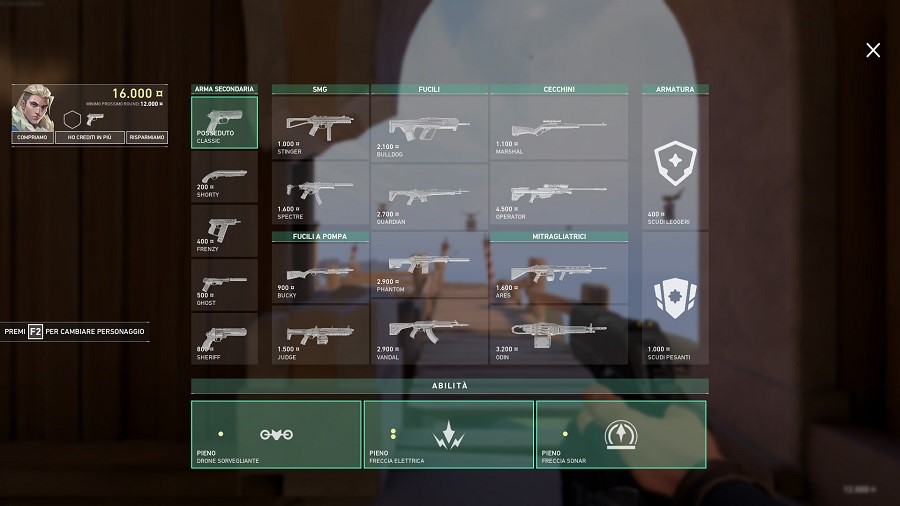
Task: Choose the Phantom rifle
Action: point(429,267)
